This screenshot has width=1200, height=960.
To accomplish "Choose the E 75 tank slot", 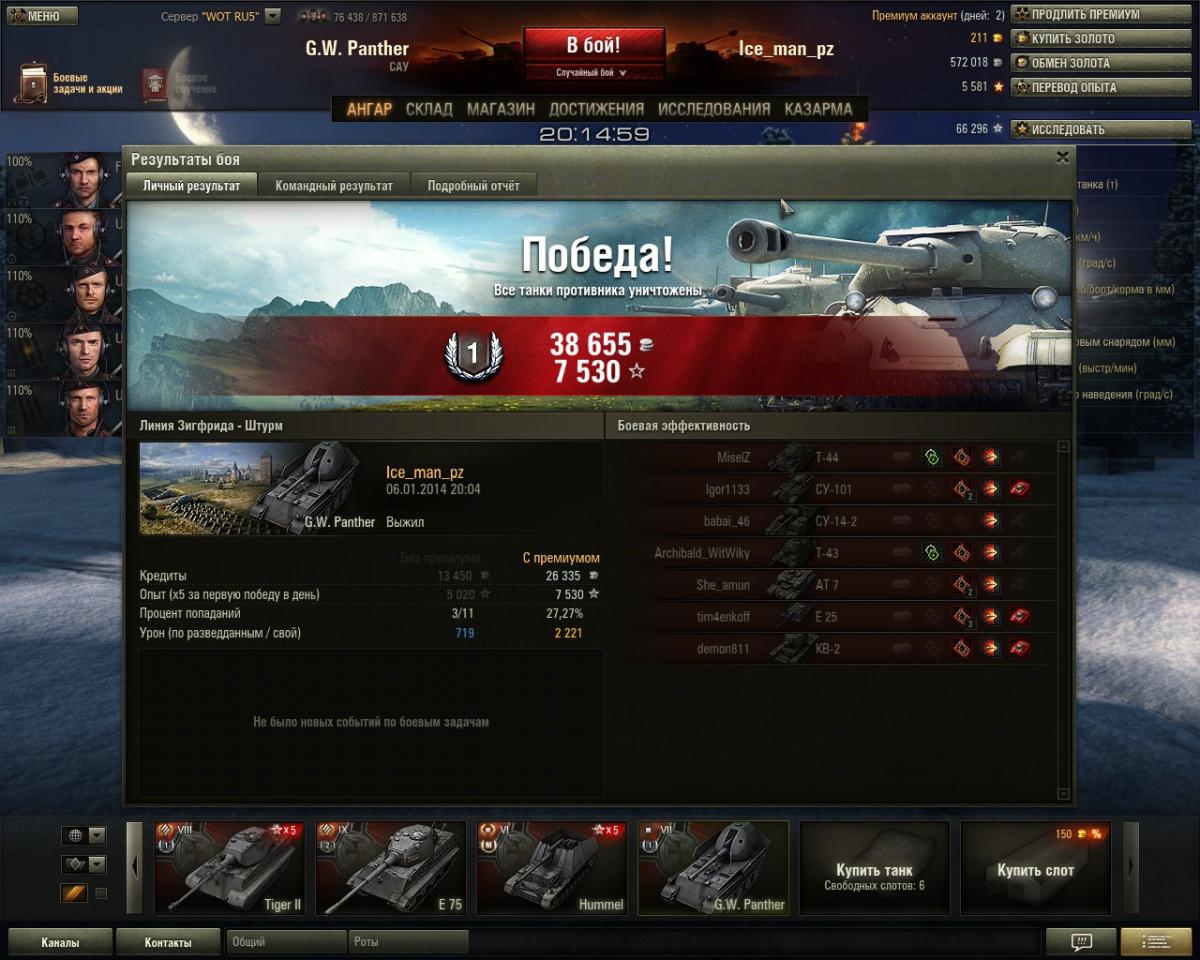I will [x=391, y=868].
